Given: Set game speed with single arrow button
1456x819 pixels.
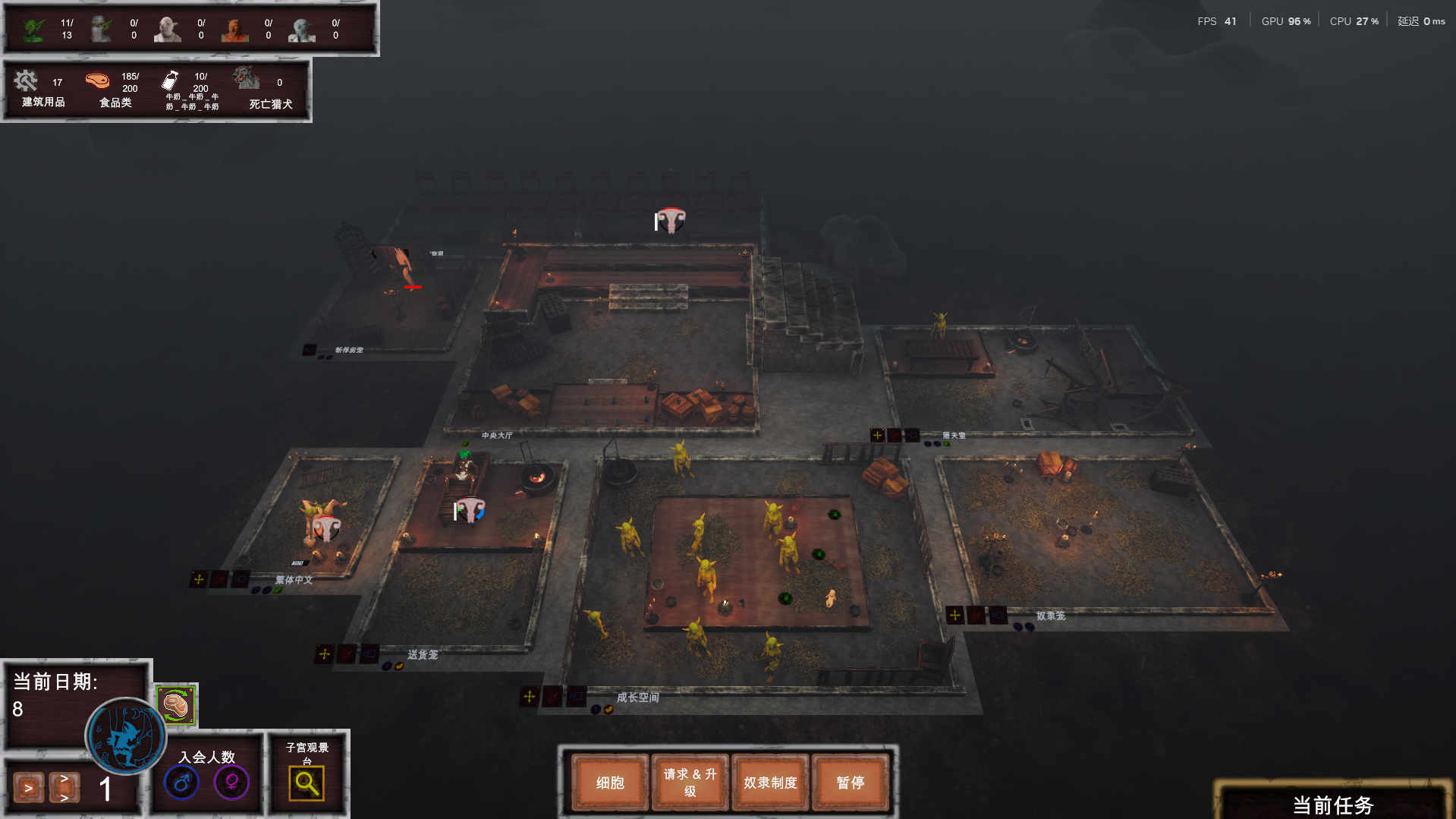Looking at the screenshot, I should pyautogui.click(x=28, y=788).
